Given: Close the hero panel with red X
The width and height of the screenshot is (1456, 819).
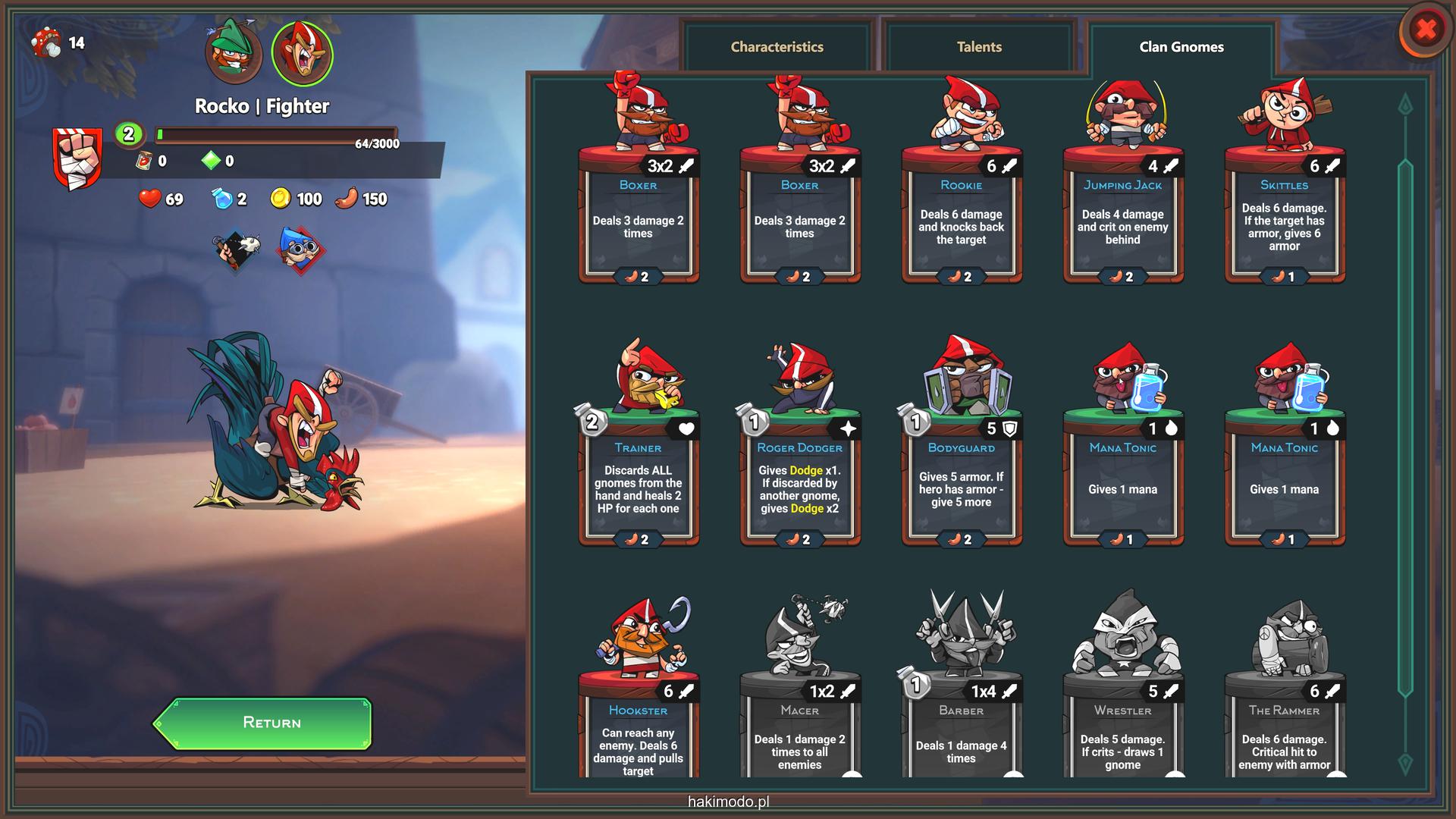Looking at the screenshot, I should (1426, 30).
